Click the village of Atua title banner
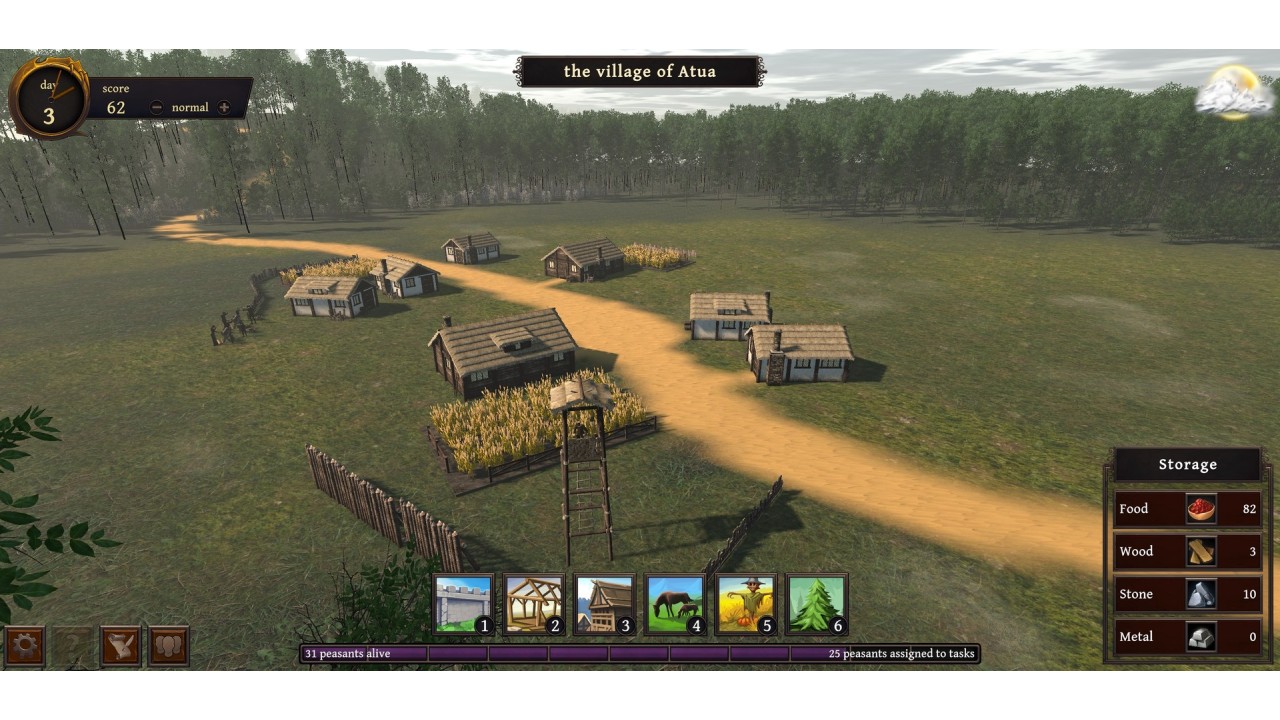This screenshot has width=1280, height=720. point(640,71)
